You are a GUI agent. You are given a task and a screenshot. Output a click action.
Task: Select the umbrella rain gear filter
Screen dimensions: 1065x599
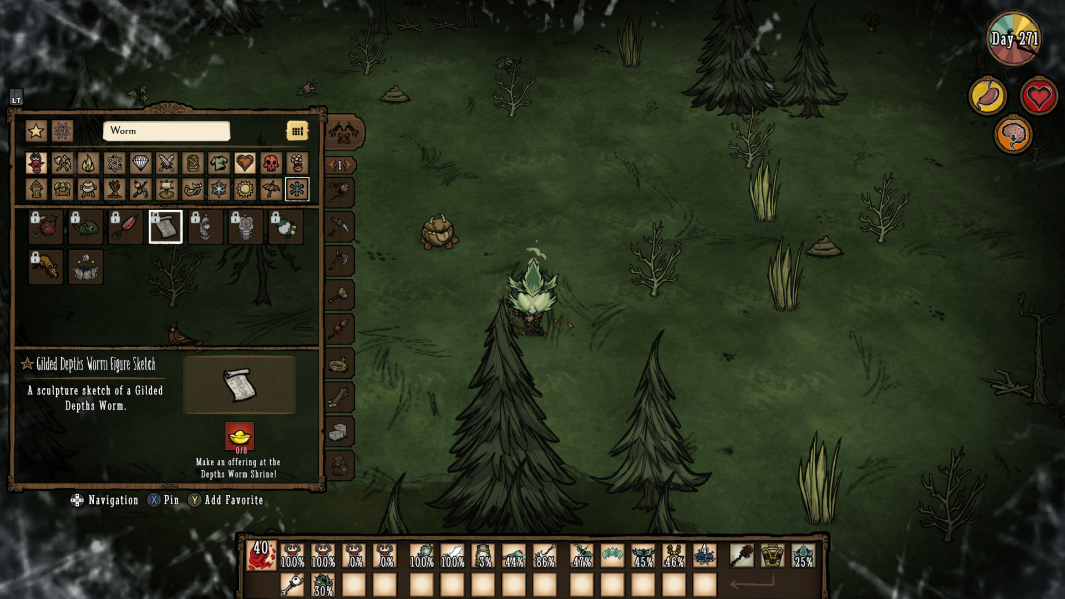pos(271,189)
